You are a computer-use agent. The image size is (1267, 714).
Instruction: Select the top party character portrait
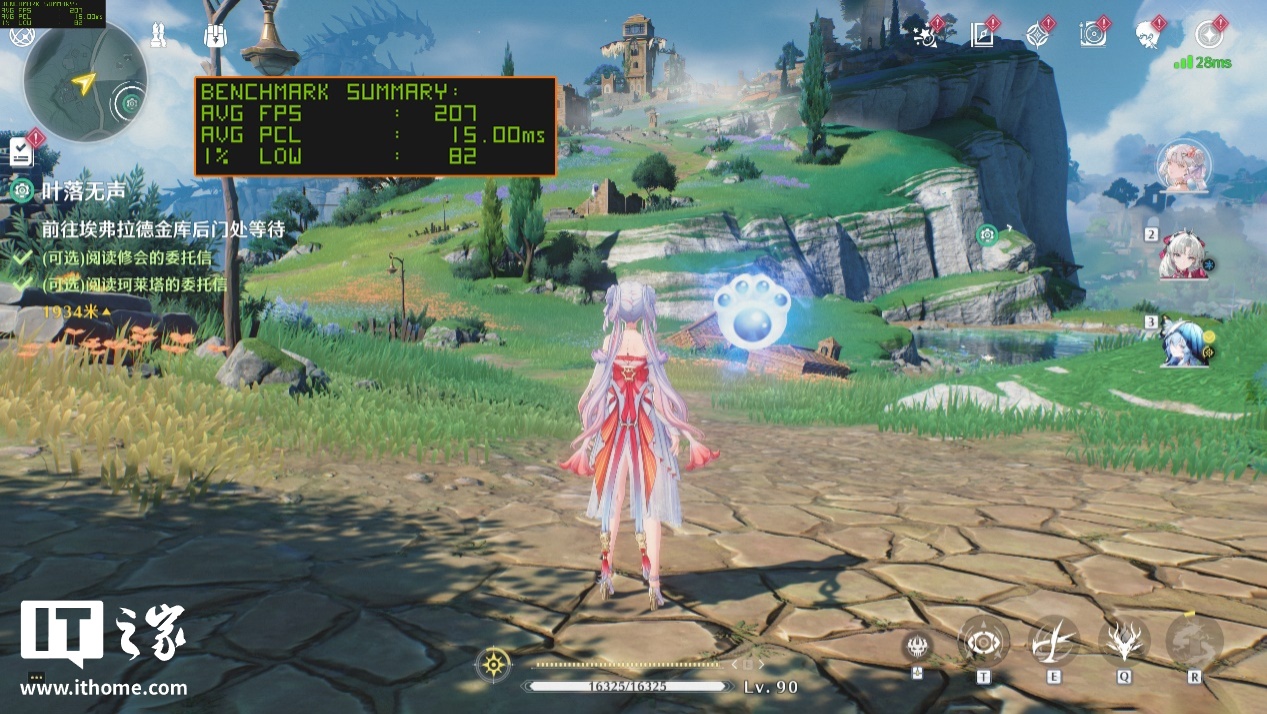[x=1184, y=166]
